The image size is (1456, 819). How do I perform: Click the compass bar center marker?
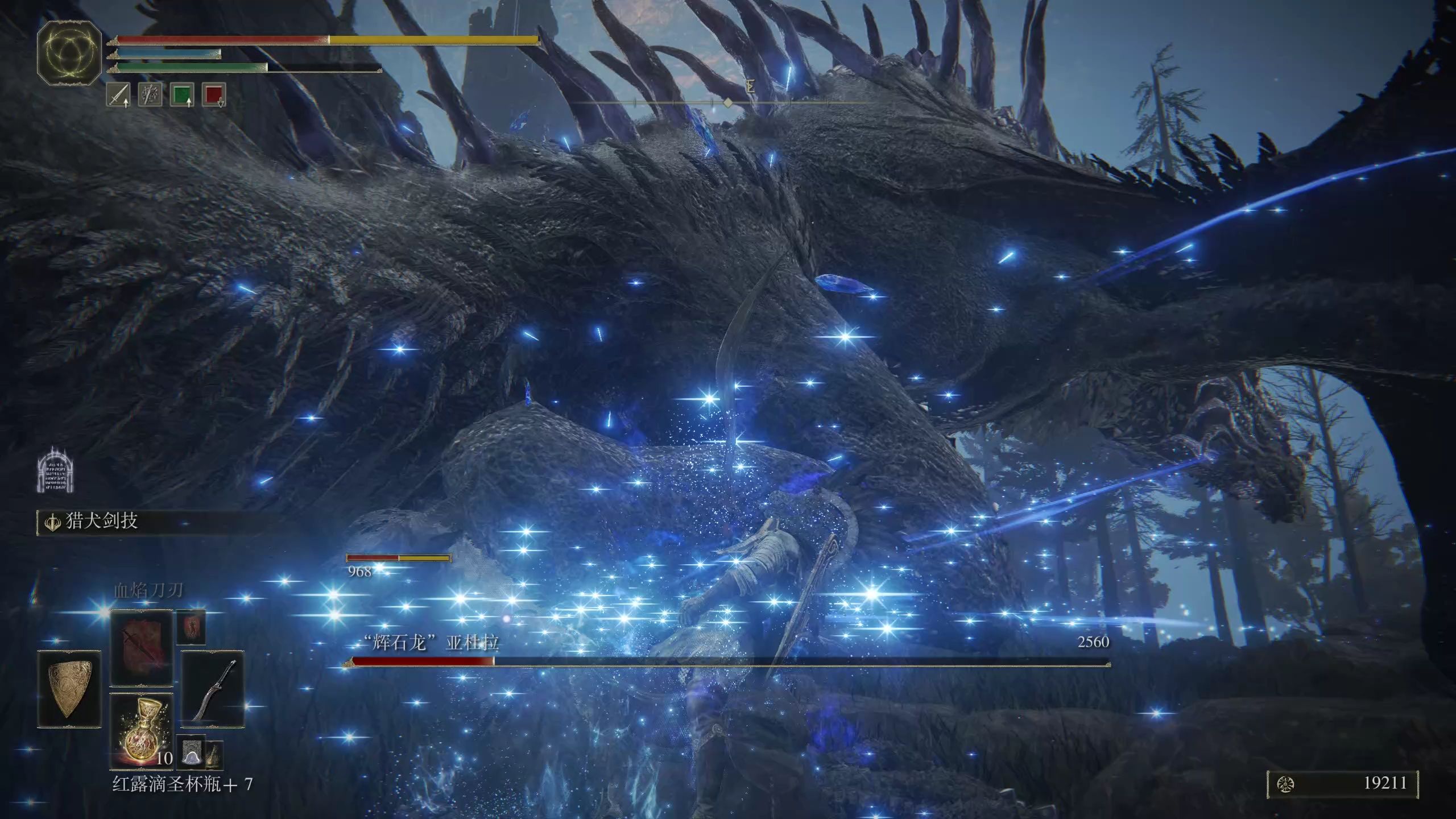[x=727, y=102]
